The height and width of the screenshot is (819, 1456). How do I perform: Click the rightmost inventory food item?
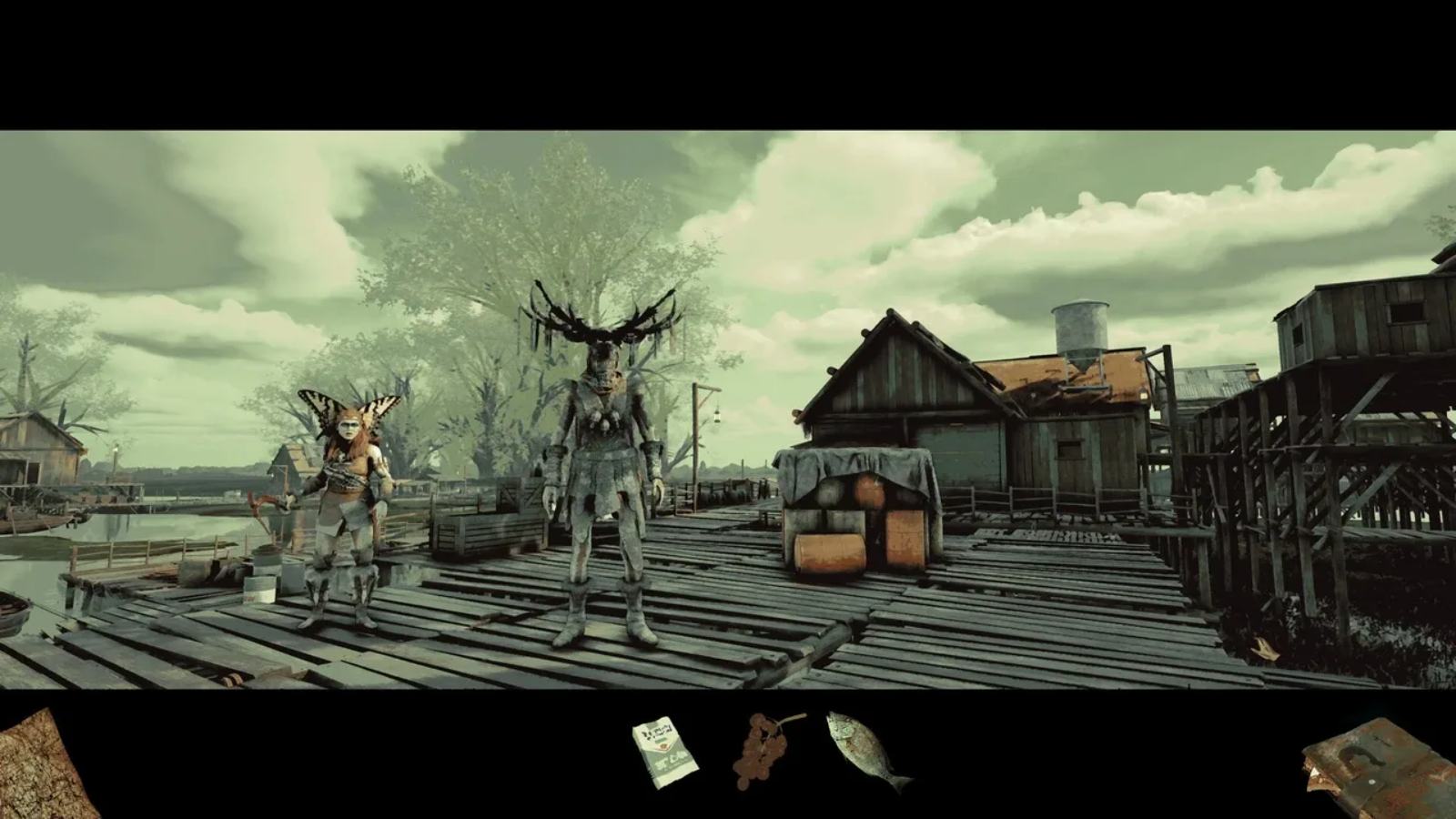point(862,748)
